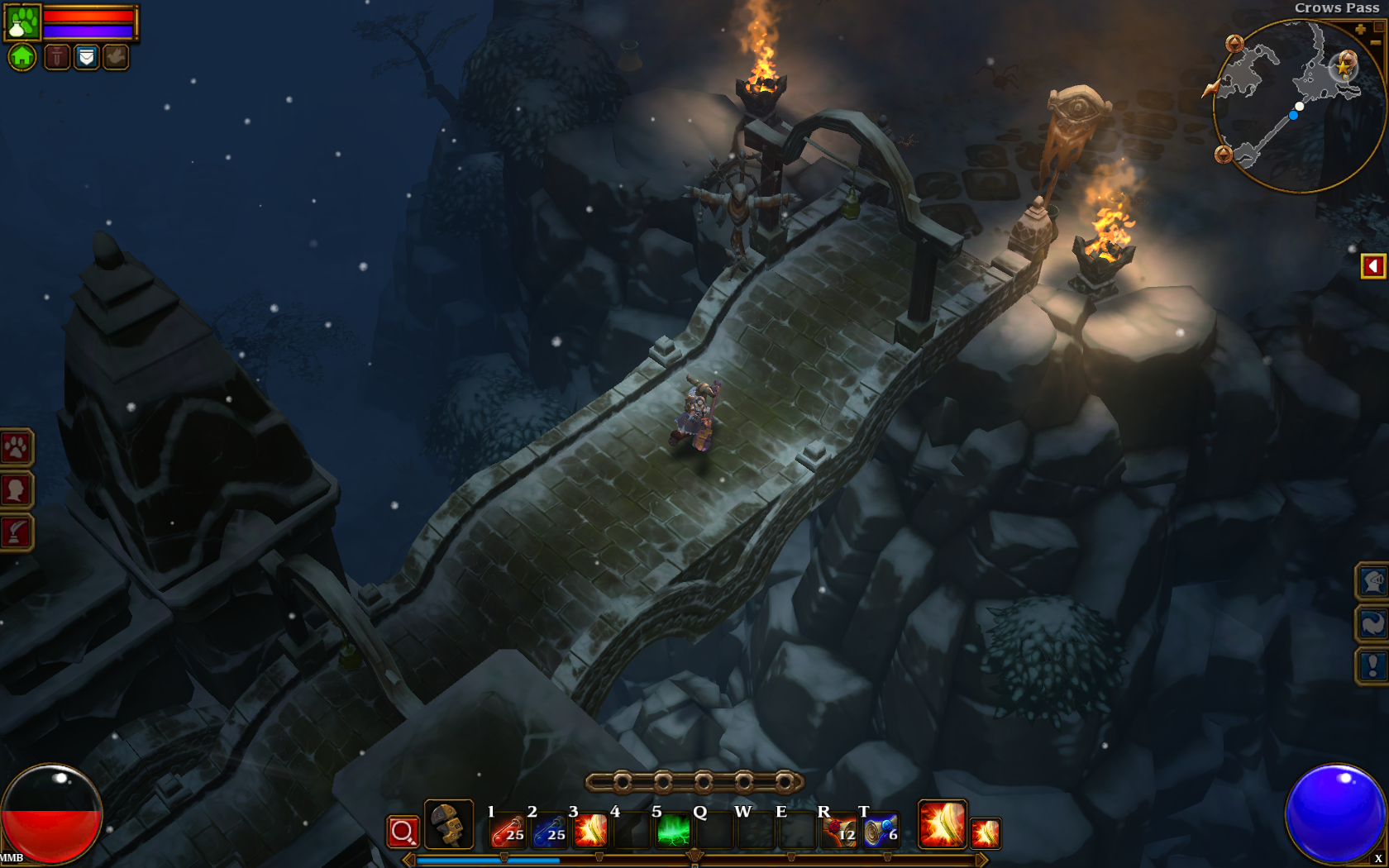Open the pet panel paw button

click(16, 448)
